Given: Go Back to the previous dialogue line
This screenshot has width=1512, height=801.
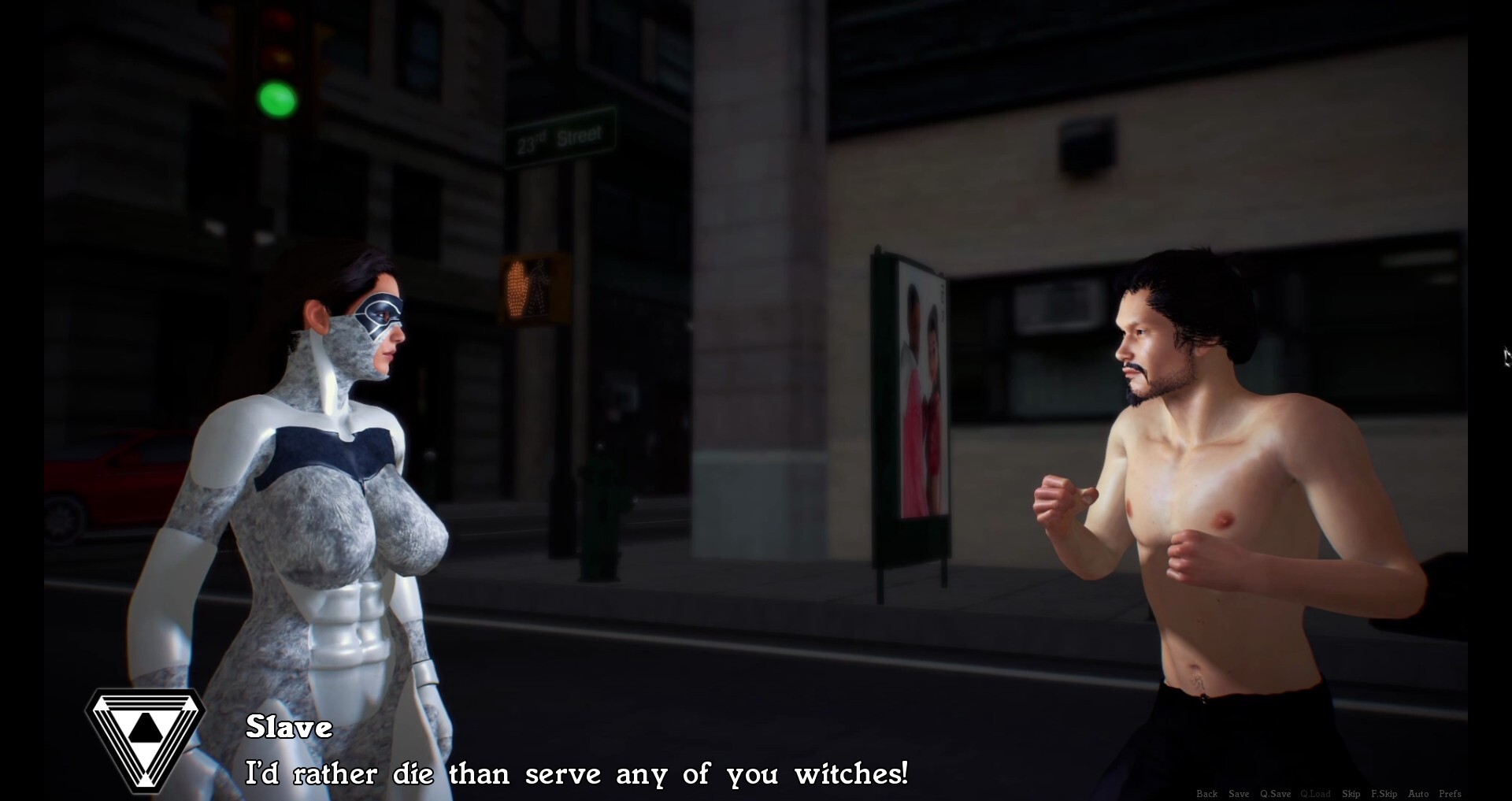Looking at the screenshot, I should click(1207, 794).
